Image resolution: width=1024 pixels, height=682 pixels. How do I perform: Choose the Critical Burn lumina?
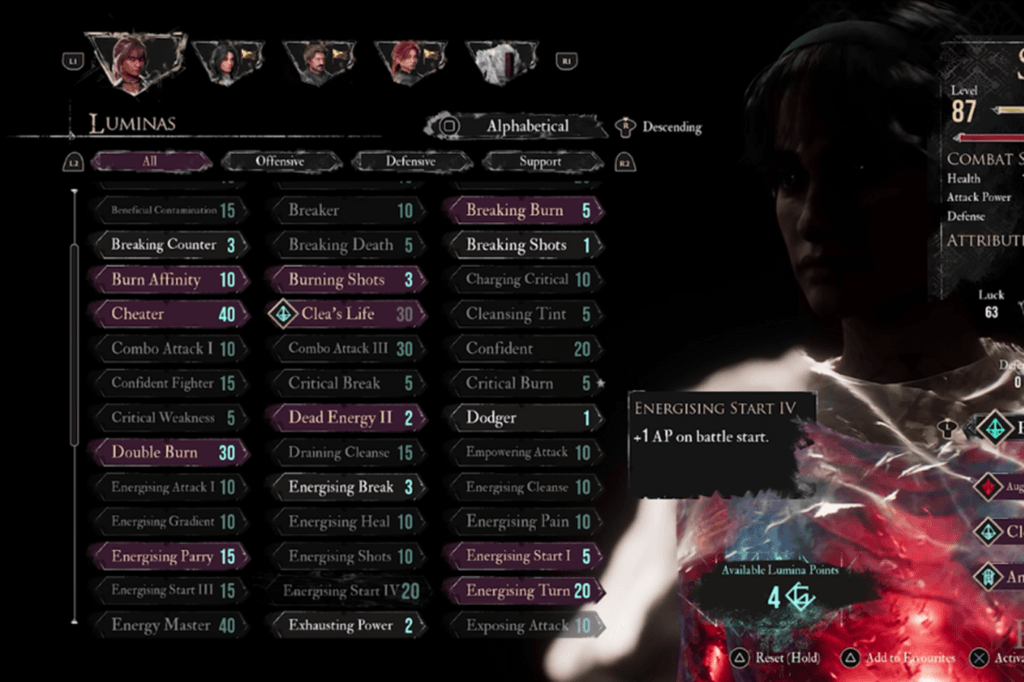pos(522,383)
